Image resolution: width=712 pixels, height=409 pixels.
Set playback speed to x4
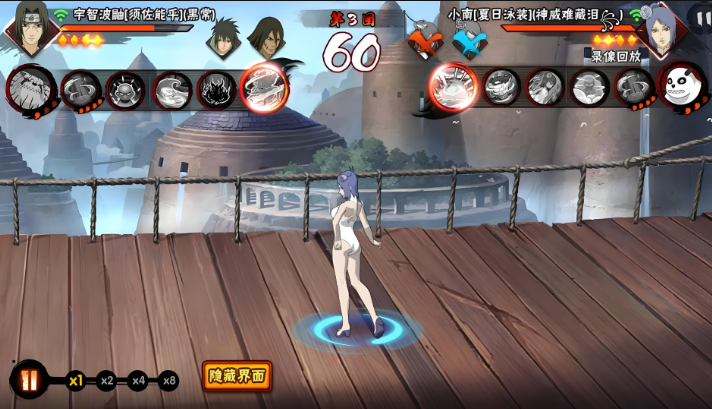pos(138,380)
